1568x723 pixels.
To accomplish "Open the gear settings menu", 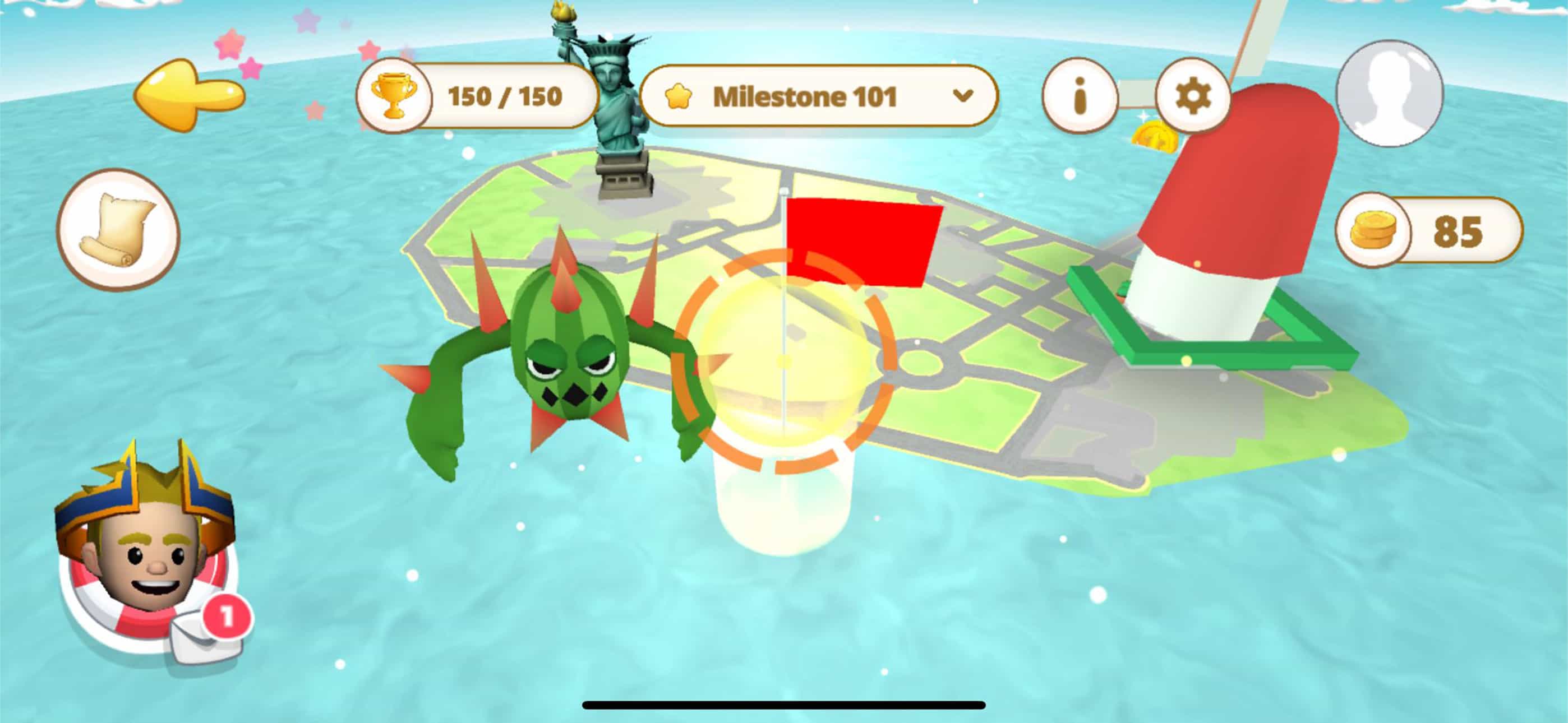I will [x=1192, y=96].
